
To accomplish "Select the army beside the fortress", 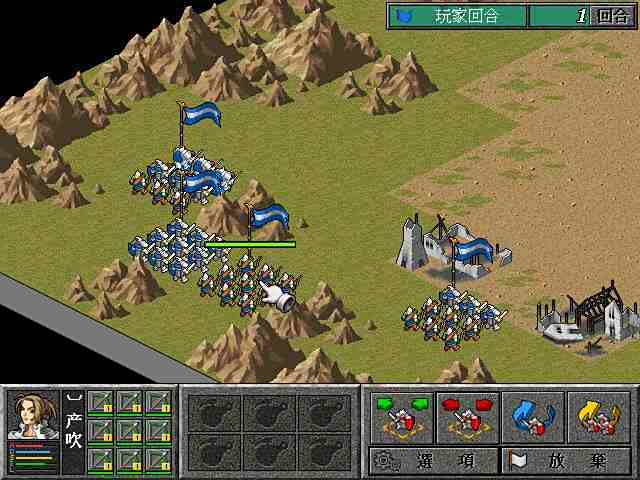I will click(x=450, y=316).
